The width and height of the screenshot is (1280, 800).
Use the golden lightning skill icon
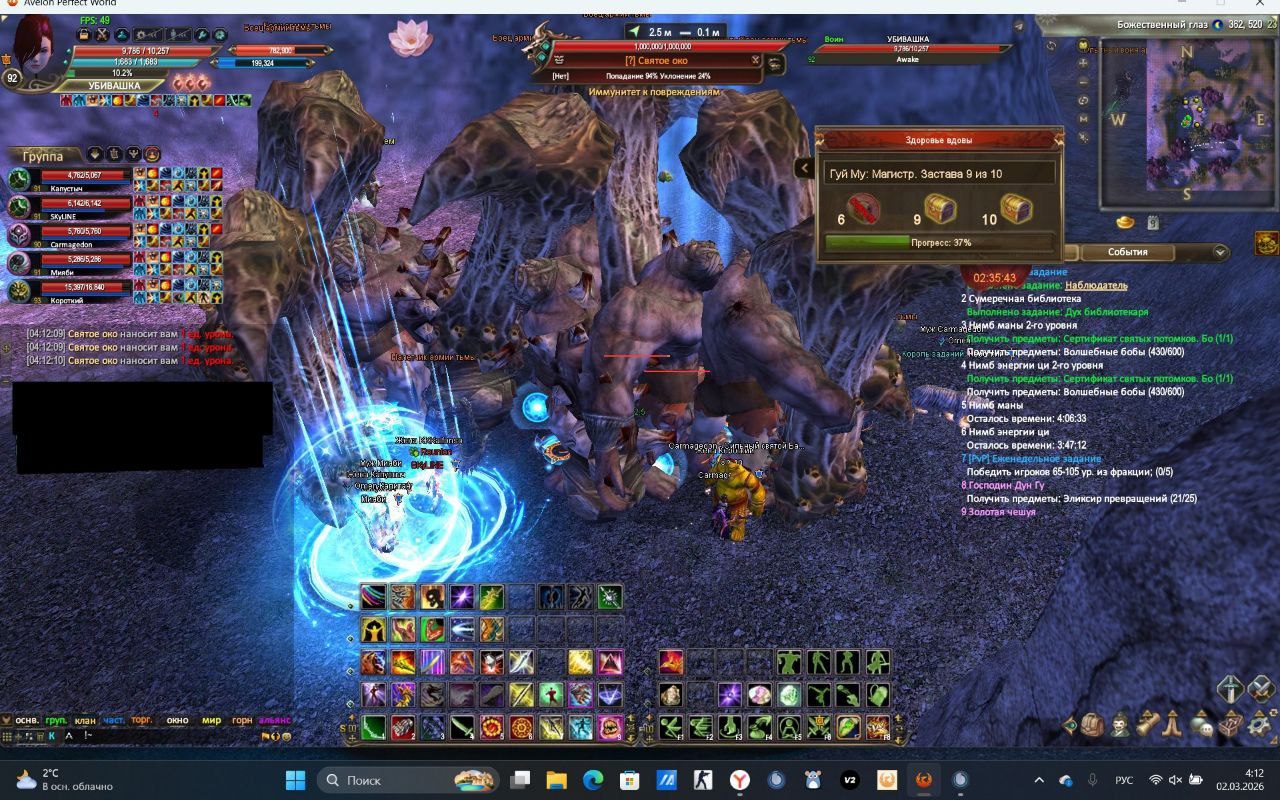[x=581, y=662]
